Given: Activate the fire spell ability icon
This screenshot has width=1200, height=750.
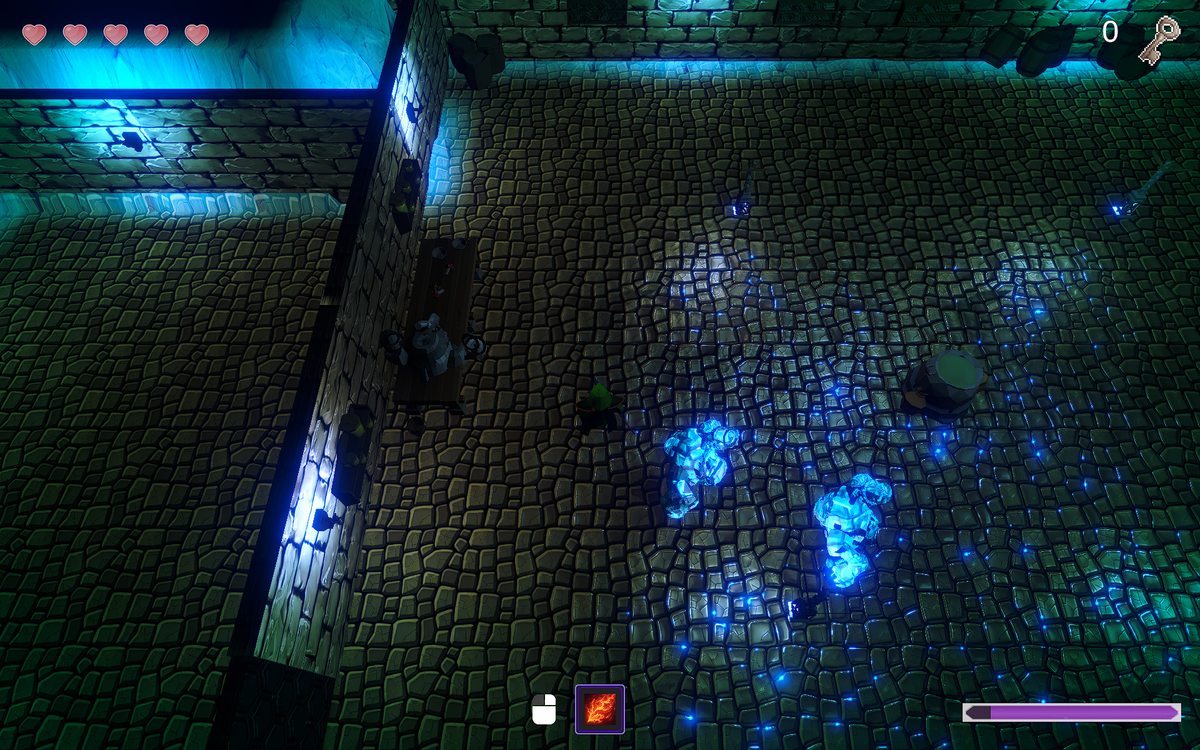Looking at the screenshot, I should (x=600, y=709).
